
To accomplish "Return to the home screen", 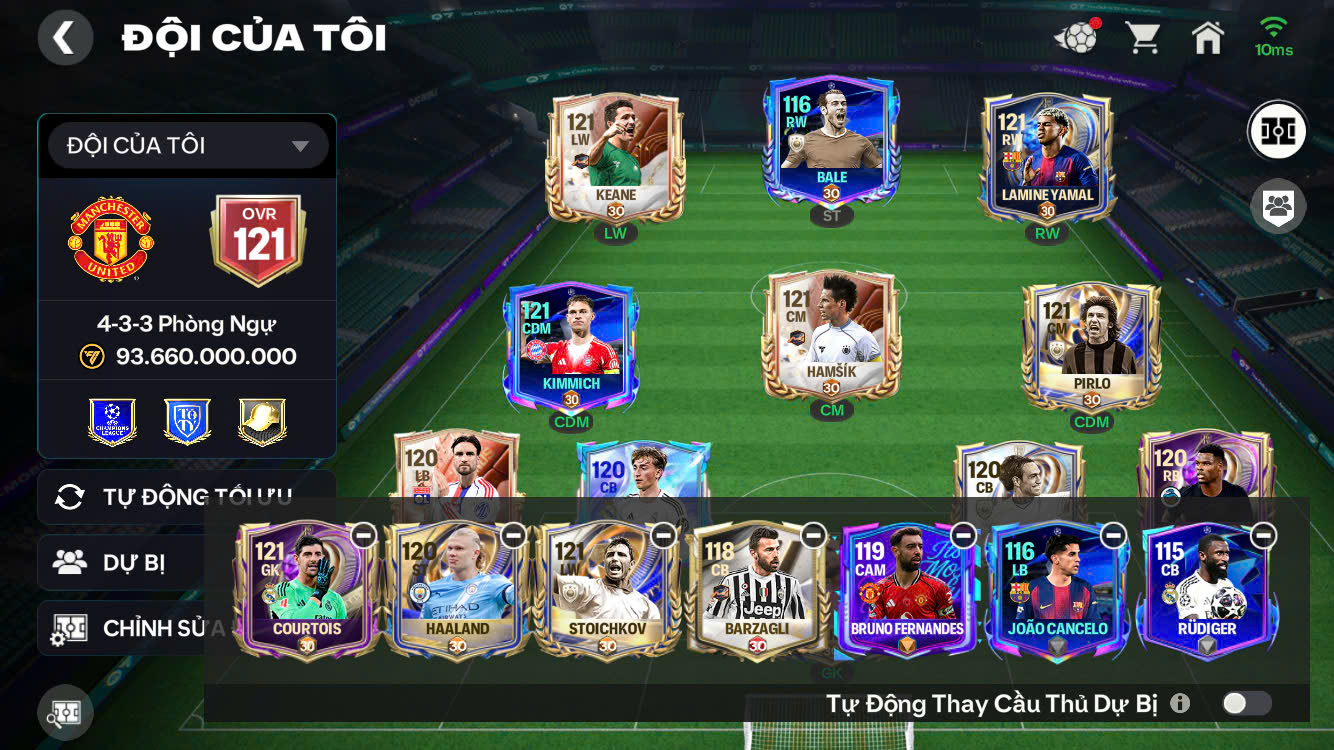I will (x=1208, y=38).
